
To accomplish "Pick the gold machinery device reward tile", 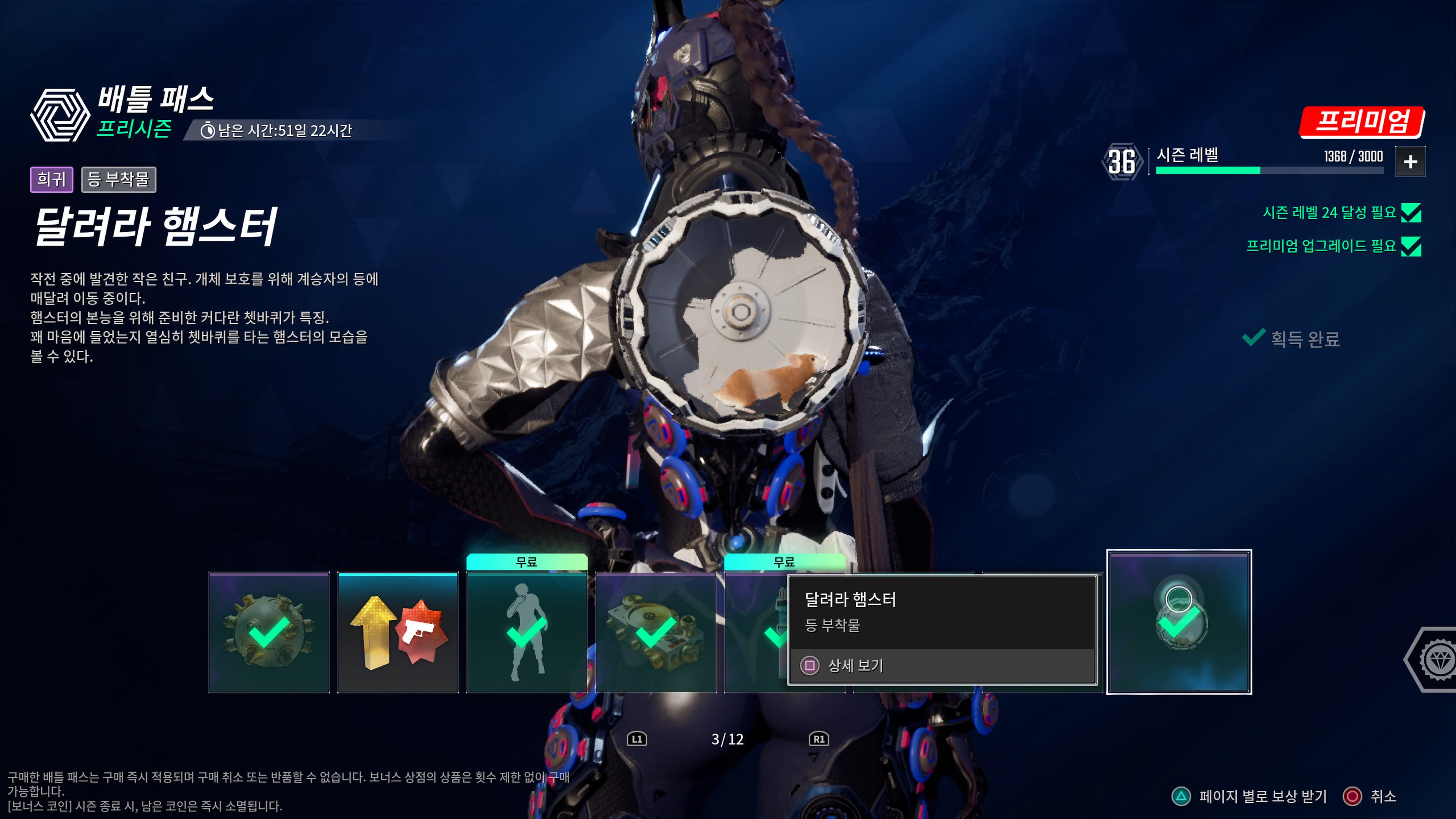I will pos(656,632).
